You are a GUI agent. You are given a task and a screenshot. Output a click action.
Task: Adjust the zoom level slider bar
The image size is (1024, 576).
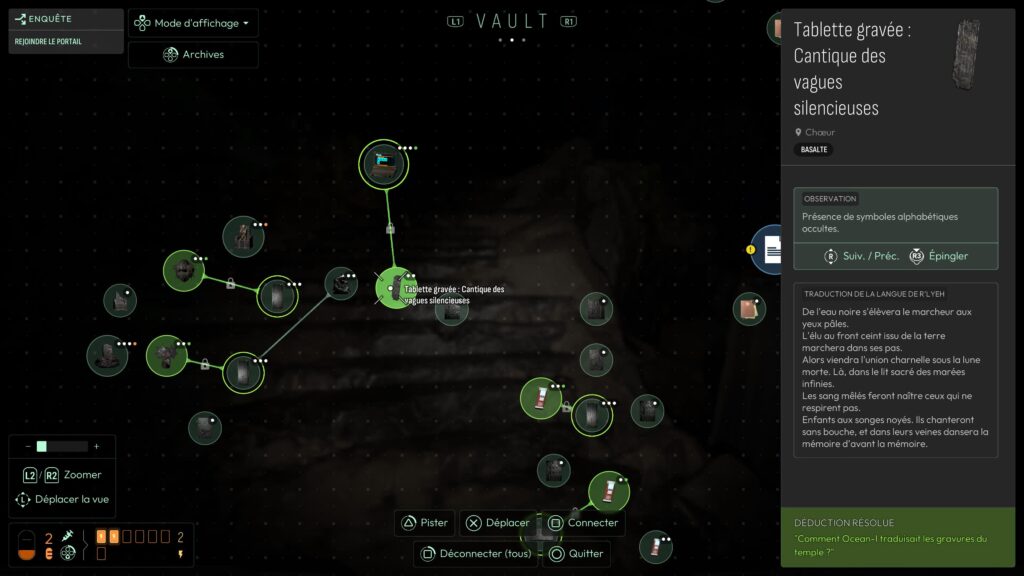point(61,446)
